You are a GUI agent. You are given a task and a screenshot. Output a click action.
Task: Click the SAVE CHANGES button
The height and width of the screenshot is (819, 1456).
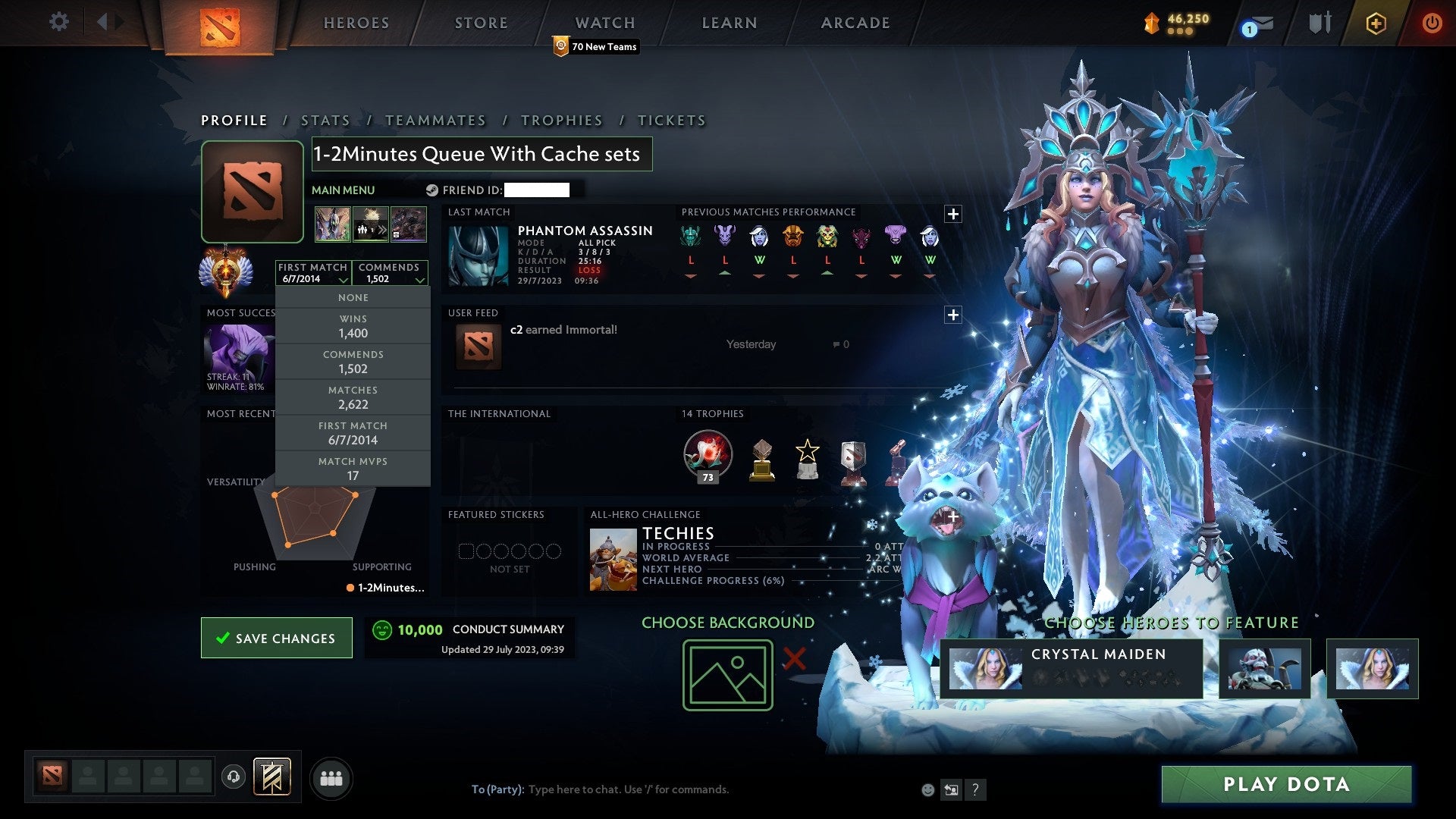(x=276, y=638)
